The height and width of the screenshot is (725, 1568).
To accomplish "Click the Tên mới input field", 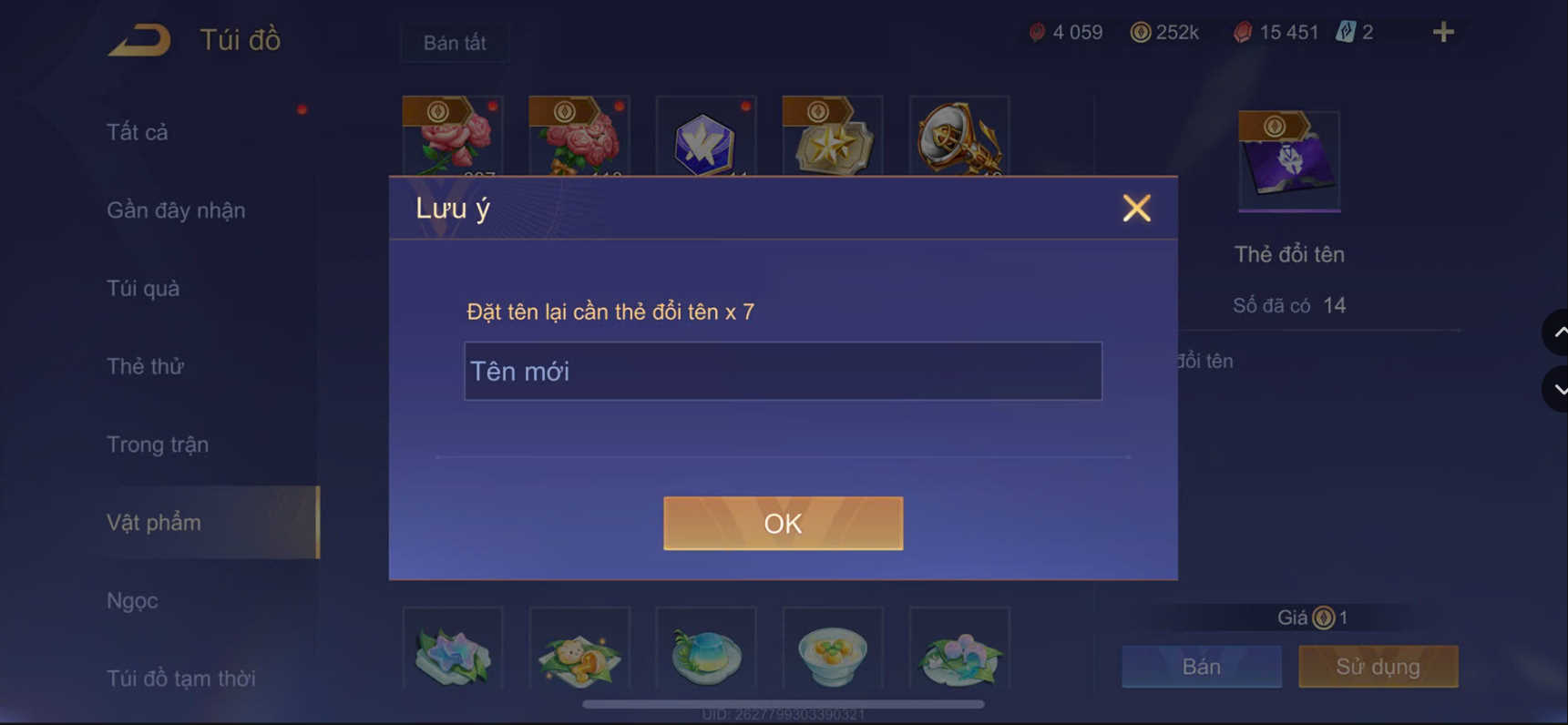I will click(783, 371).
